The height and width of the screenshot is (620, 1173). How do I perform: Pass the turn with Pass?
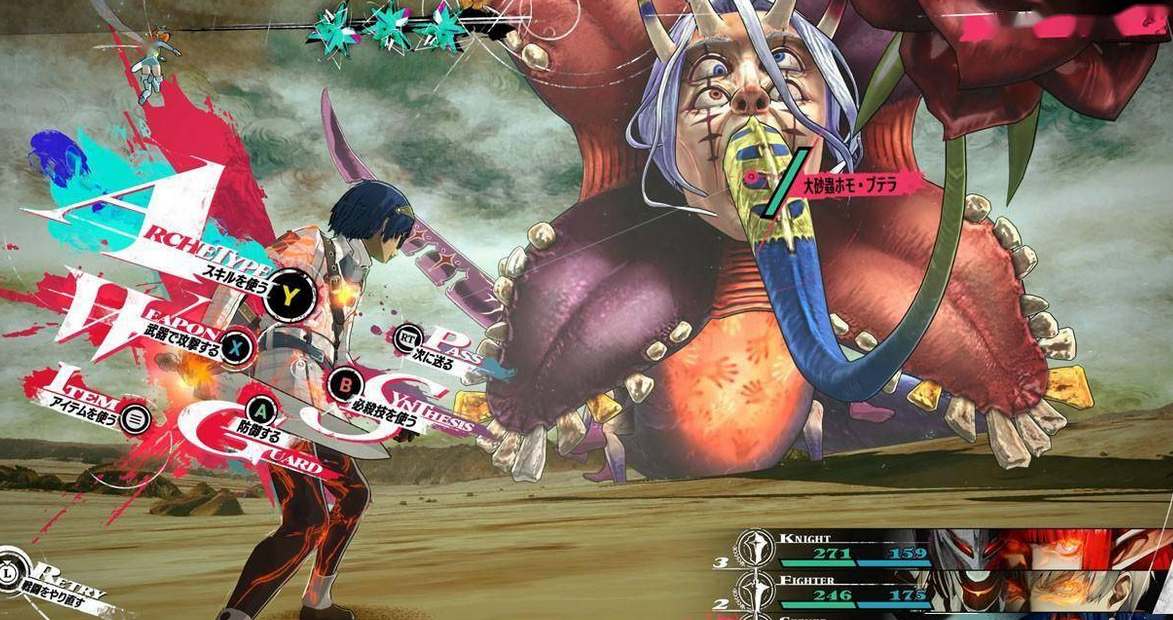(x=407, y=337)
